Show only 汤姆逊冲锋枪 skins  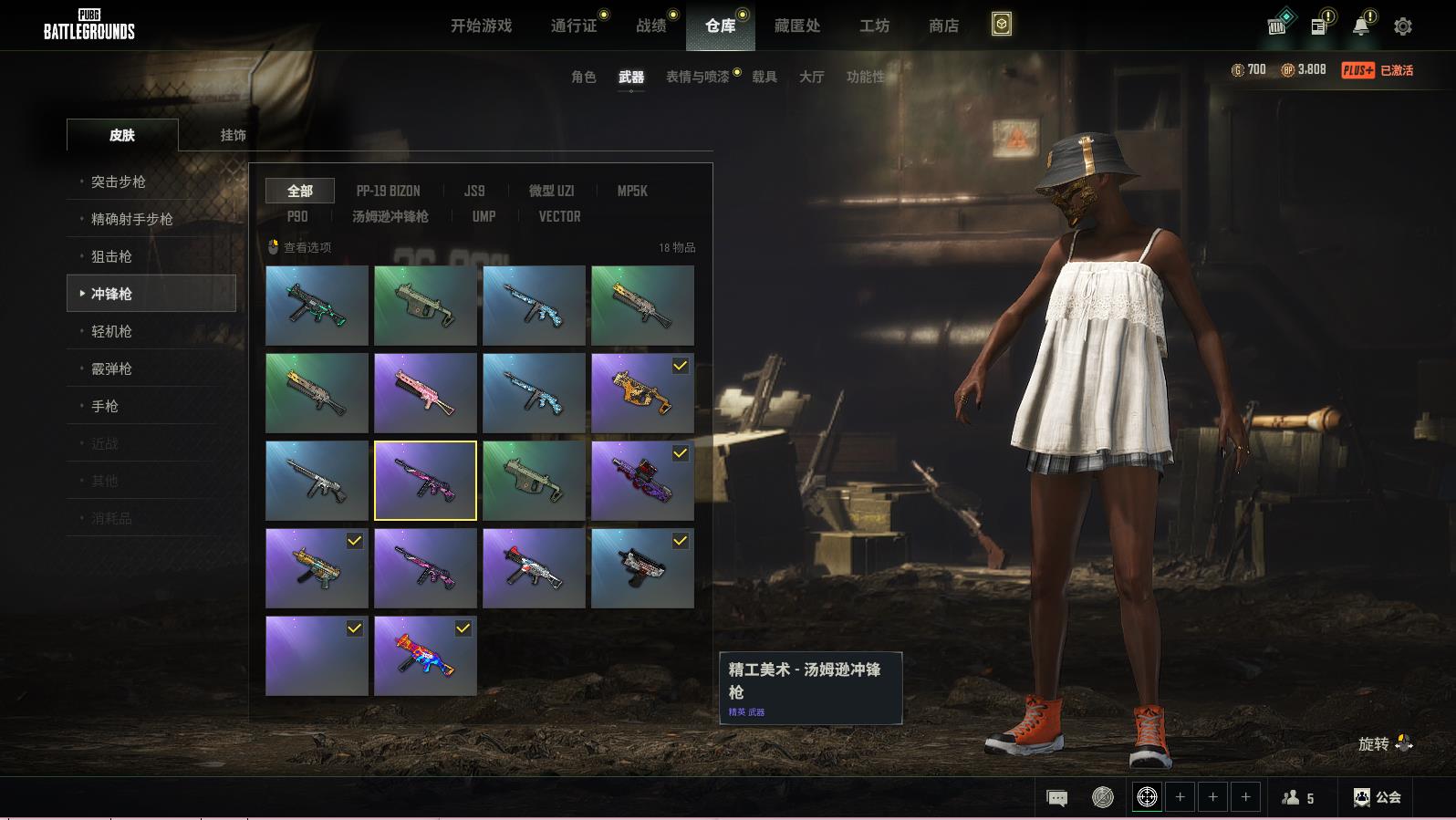tap(390, 216)
